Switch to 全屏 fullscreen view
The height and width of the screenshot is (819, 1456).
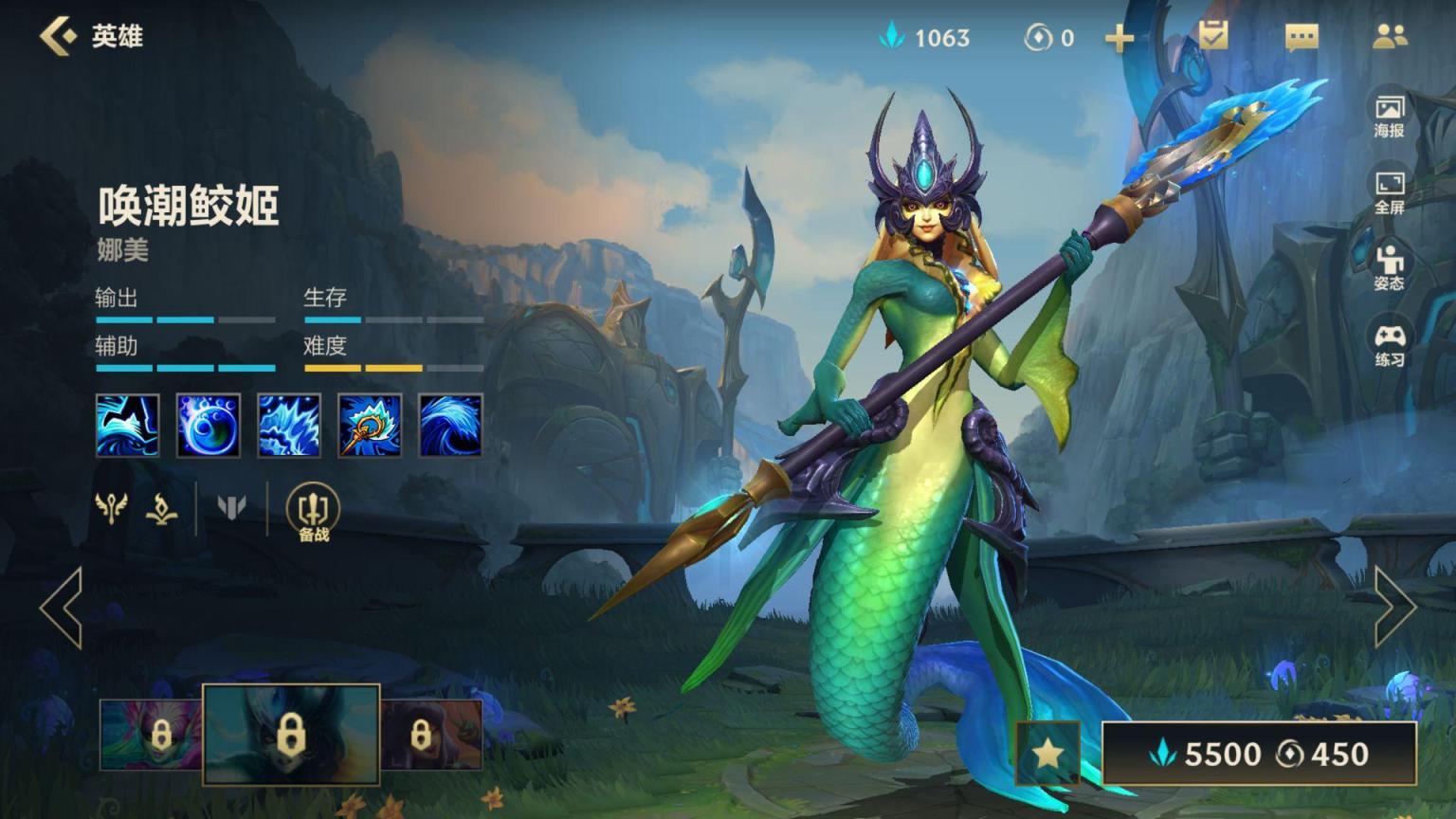pos(1389,192)
